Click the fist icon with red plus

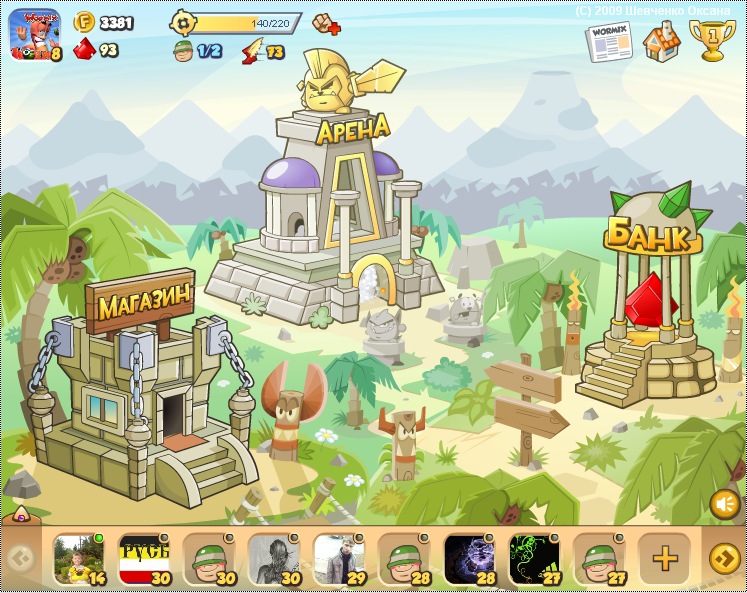click(x=326, y=22)
